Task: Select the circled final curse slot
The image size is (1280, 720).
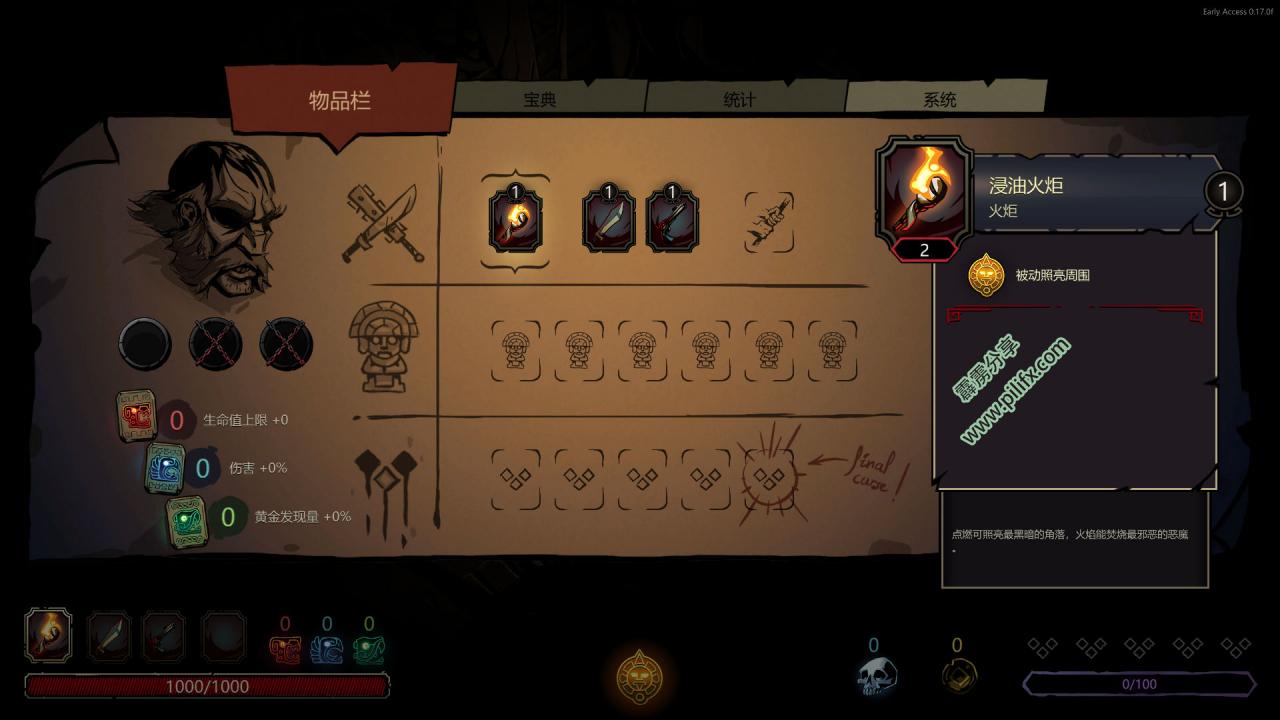Action: 768,476
